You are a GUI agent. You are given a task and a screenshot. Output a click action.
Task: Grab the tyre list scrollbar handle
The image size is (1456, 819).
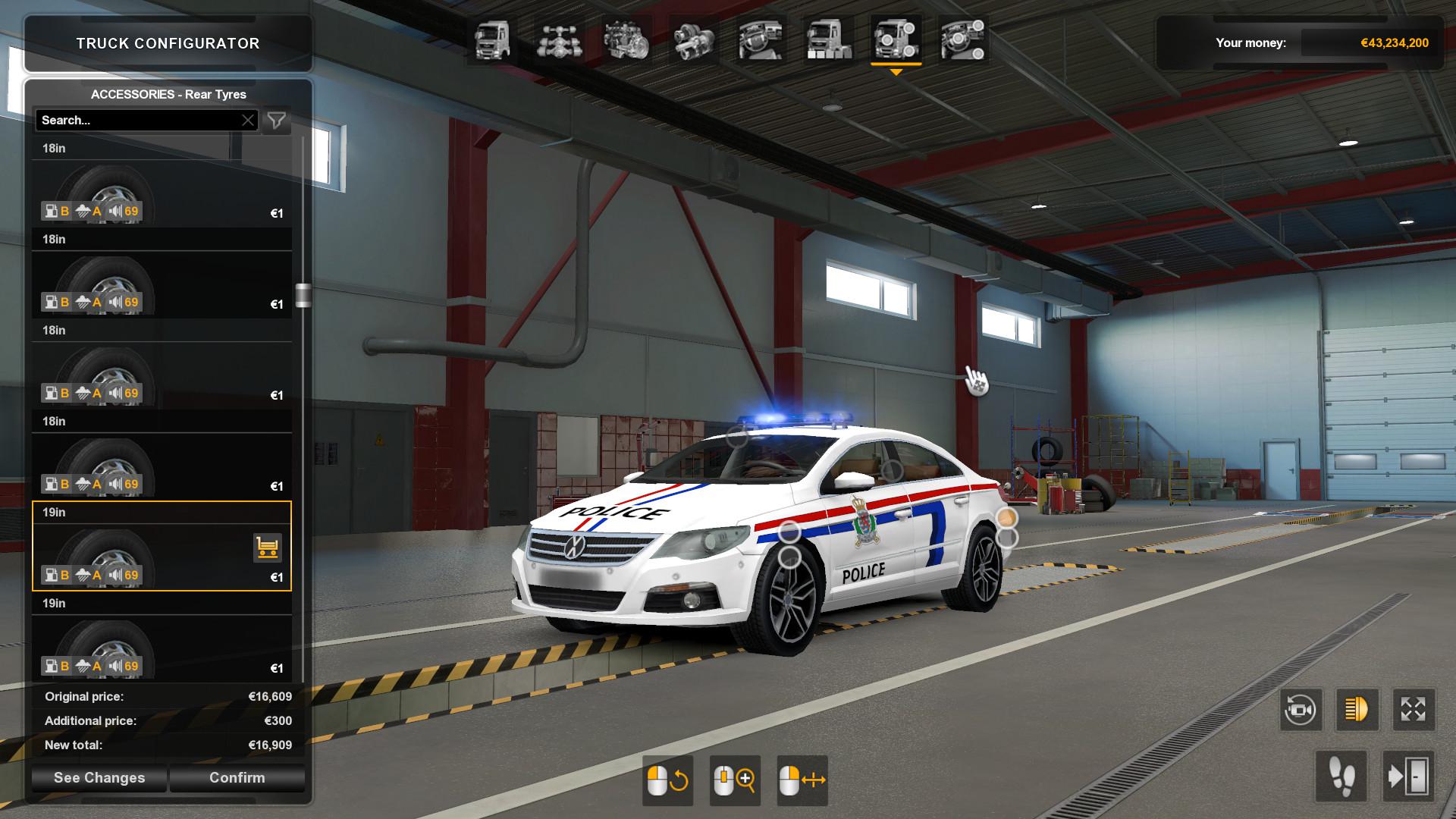coord(303,296)
